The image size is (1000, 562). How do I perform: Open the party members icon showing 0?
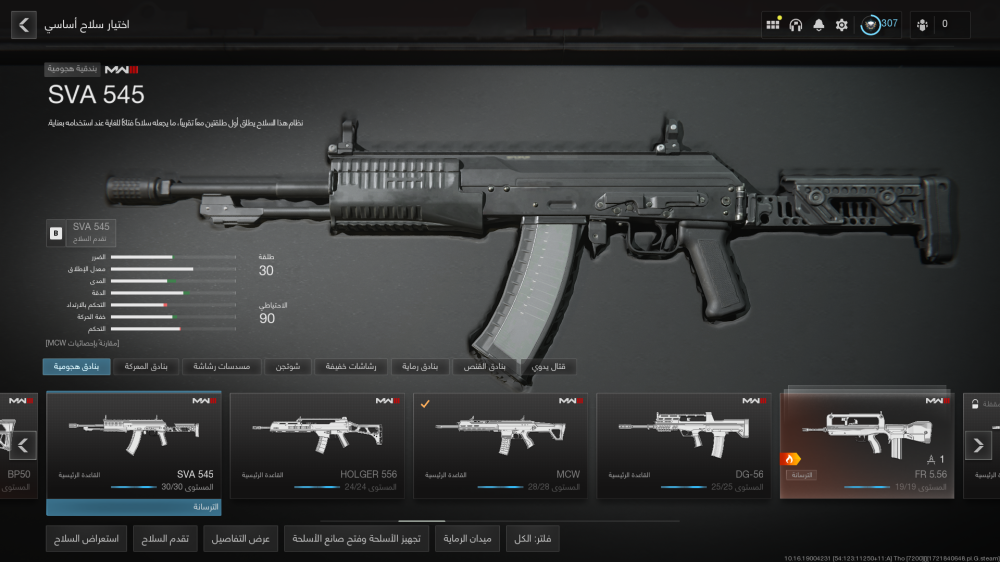coord(939,24)
